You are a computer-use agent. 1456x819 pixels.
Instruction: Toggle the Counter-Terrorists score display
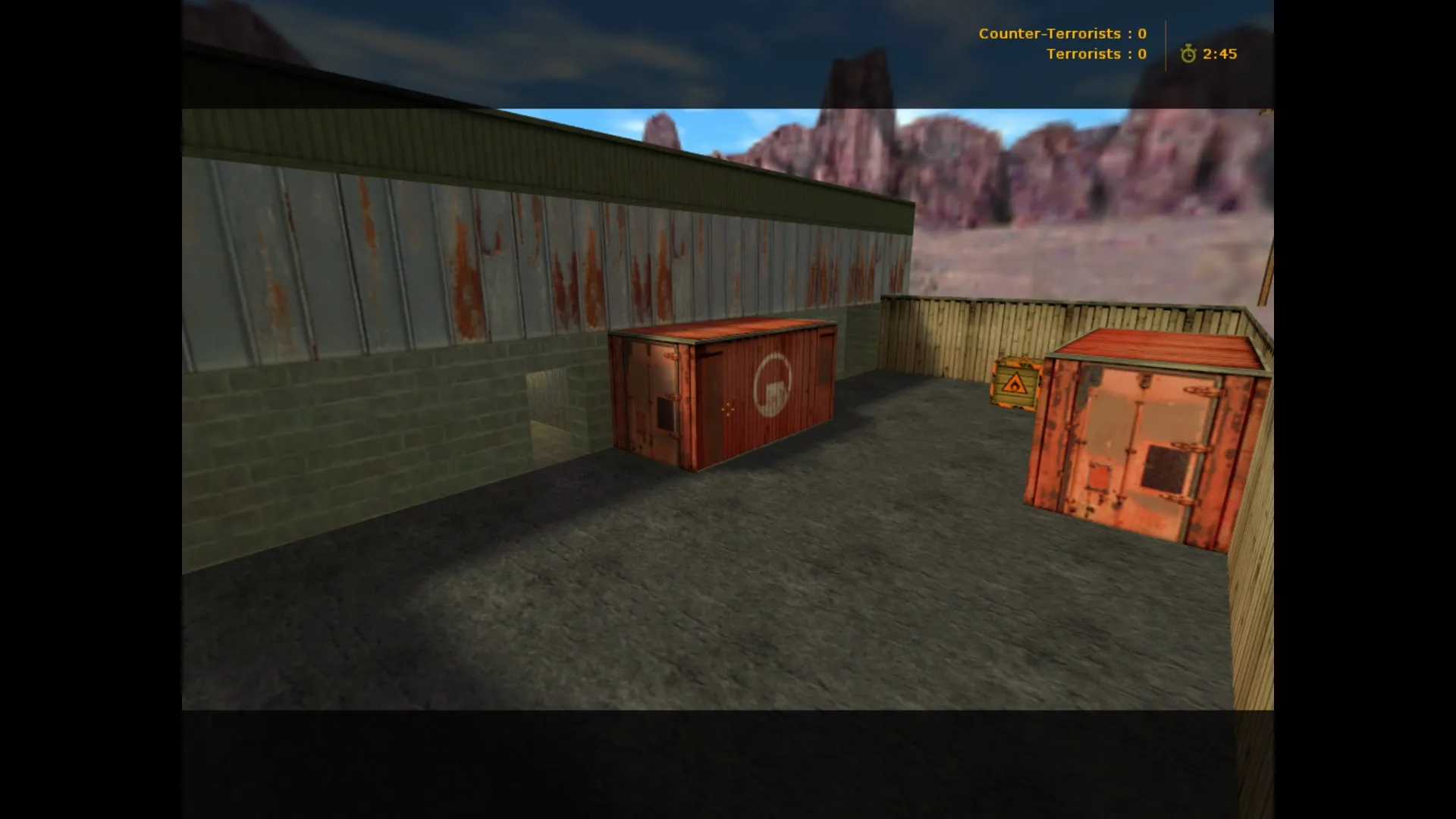1062,33
